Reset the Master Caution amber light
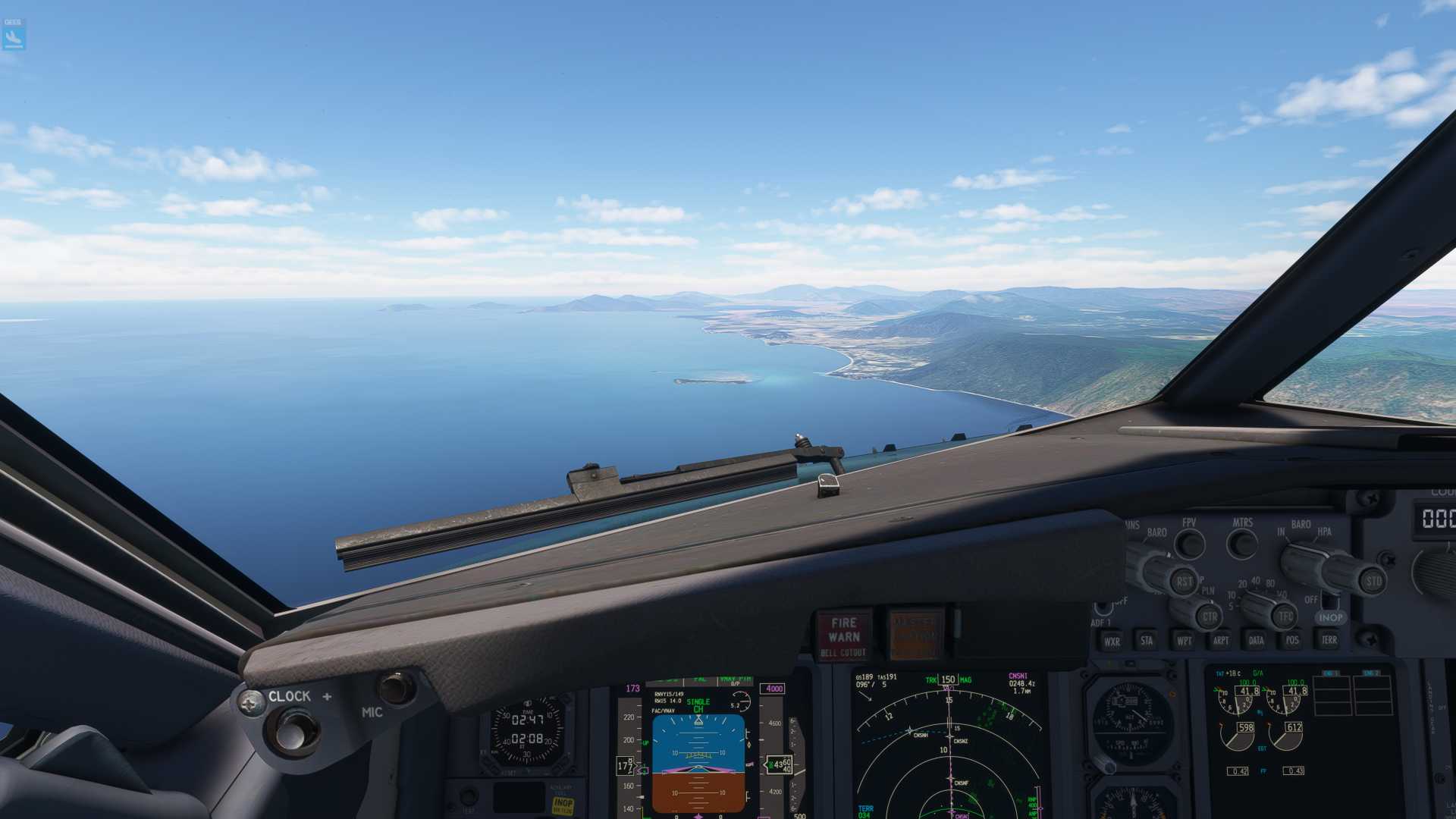 coord(915,634)
